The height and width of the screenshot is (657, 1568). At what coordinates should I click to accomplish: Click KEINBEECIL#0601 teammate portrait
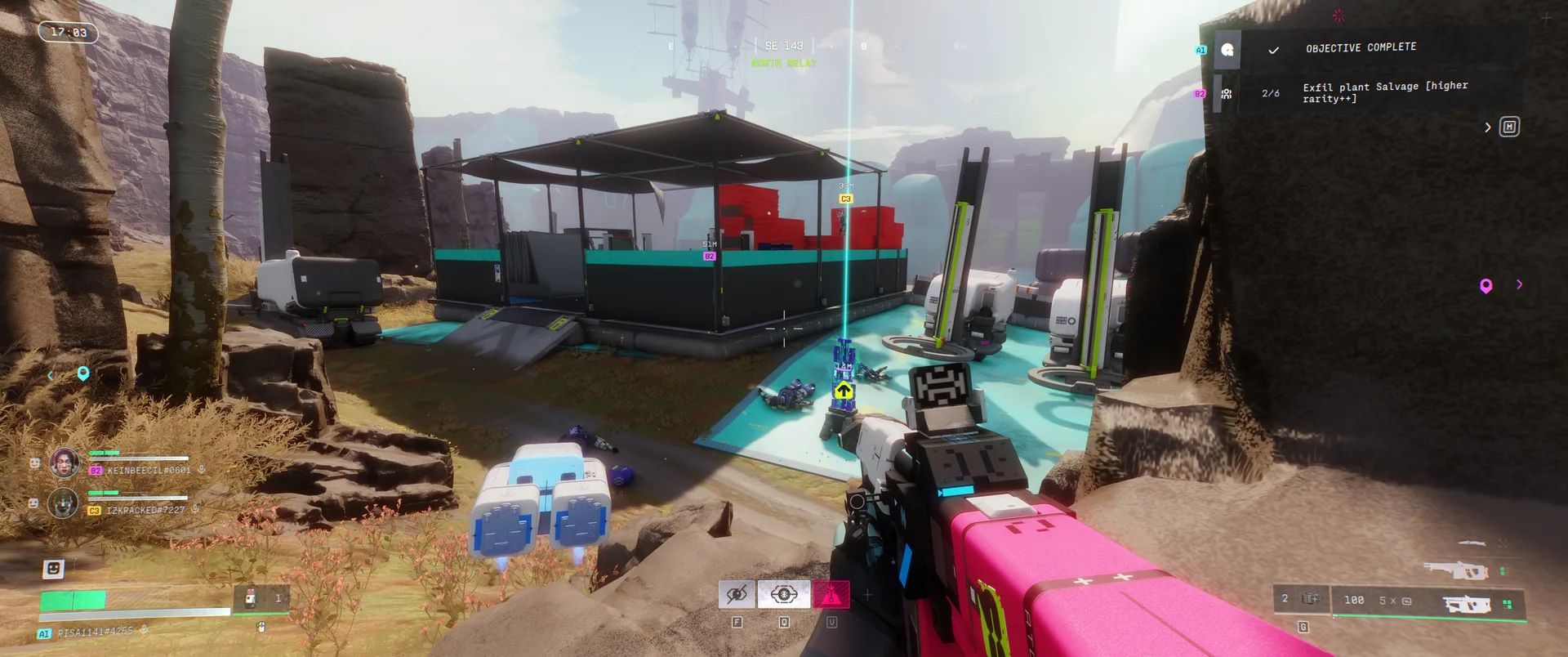[x=65, y=463]
